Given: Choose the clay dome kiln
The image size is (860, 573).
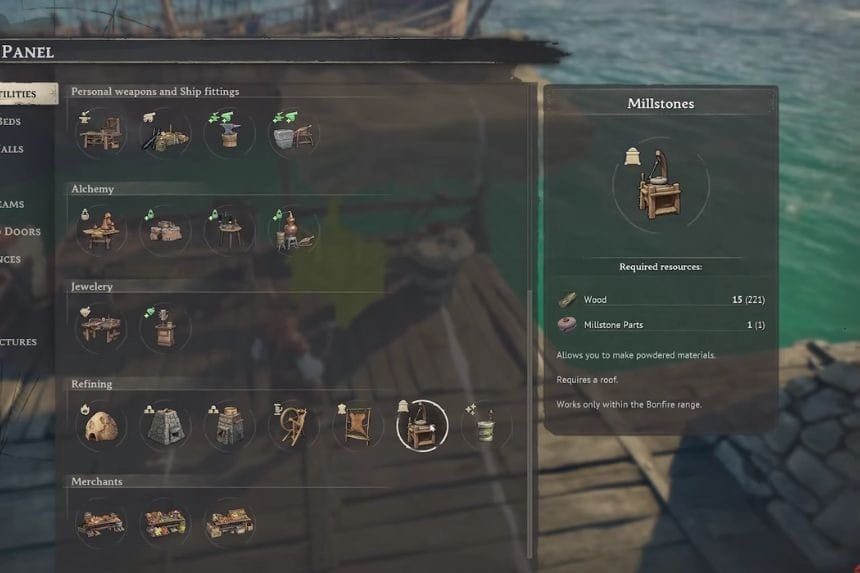Looking at the screenshot, I should tap(101, 425).
